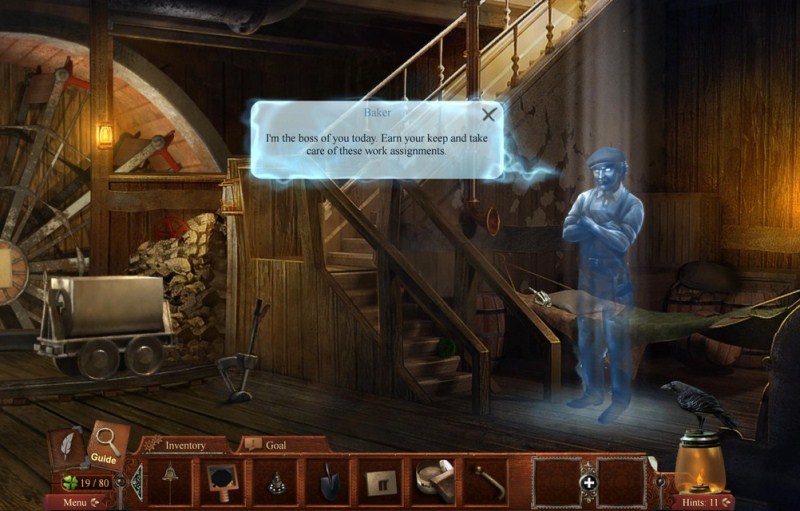Pick the blue shovel from inventory
The height and width of the screenshot is (511, 800).
tap(329, 481)
